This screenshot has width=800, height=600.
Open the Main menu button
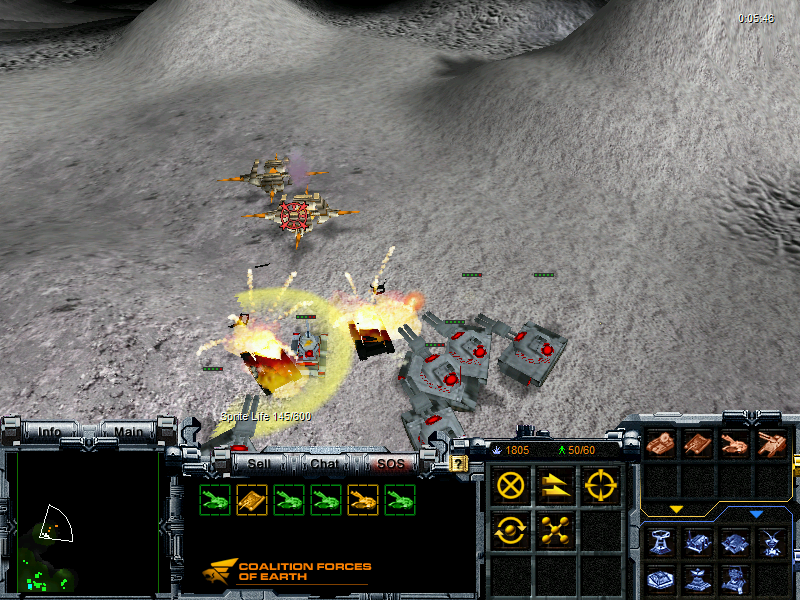pos(127,432)
